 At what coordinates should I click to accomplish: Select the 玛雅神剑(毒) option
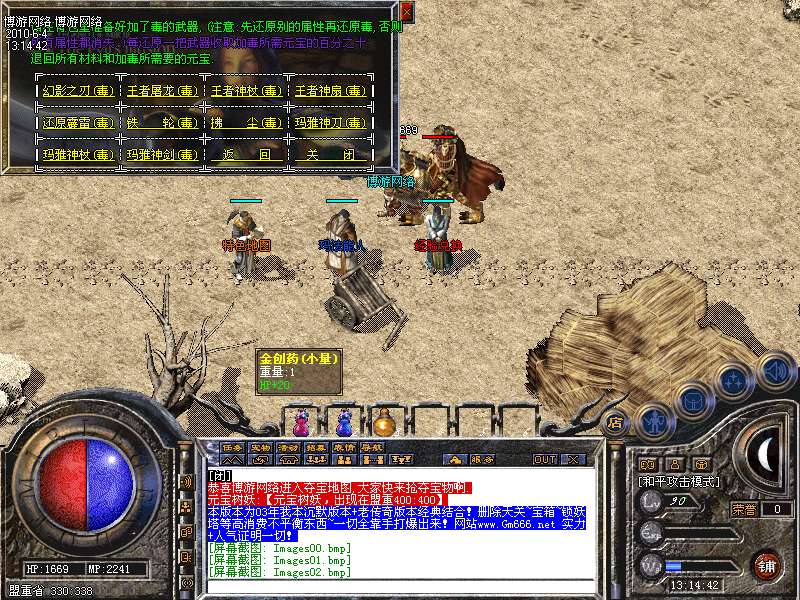(x=160, y=155)
